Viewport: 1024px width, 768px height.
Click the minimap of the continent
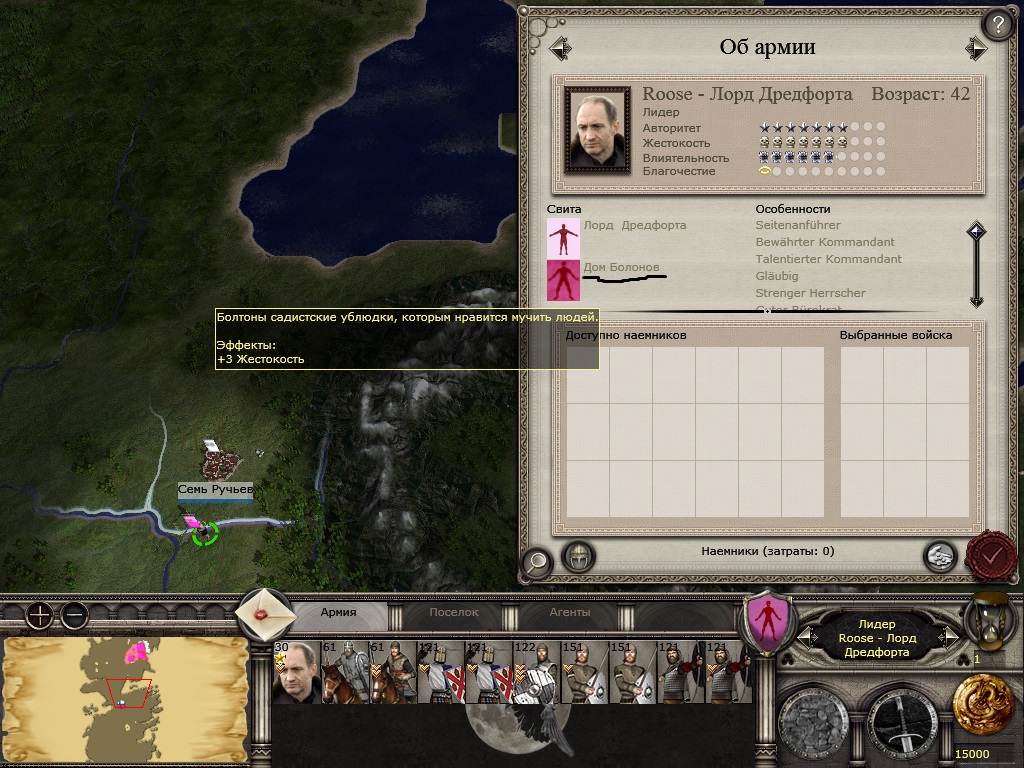point(125,699)
